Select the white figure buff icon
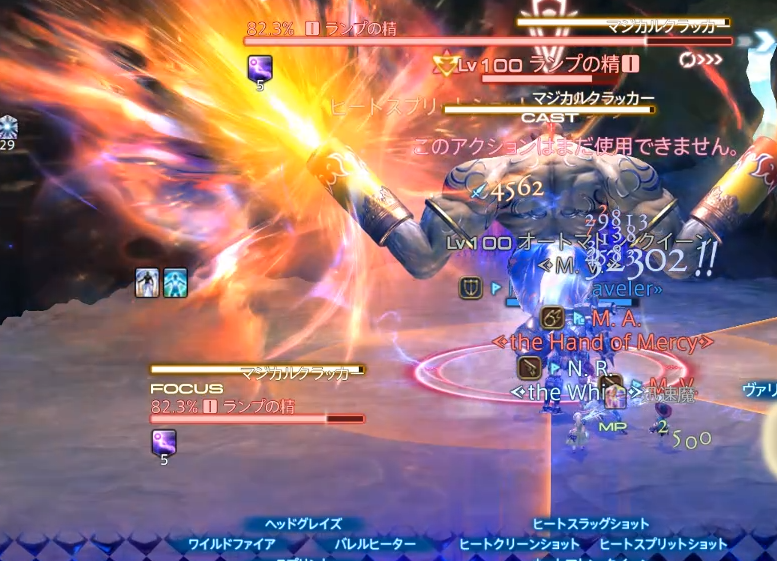The width and height of the screenshot is (777, 561). pos(148,283)
